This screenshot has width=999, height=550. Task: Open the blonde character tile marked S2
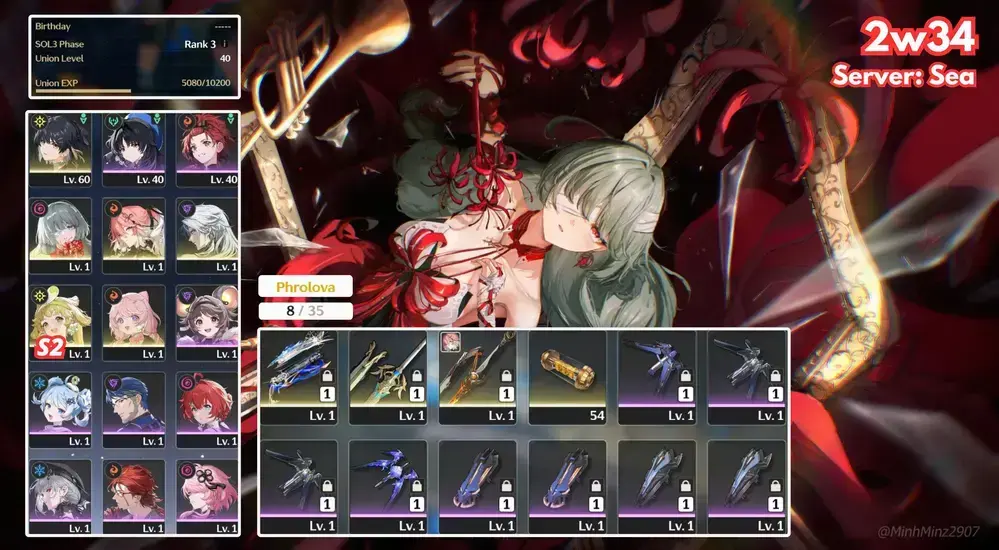(63, 322)
